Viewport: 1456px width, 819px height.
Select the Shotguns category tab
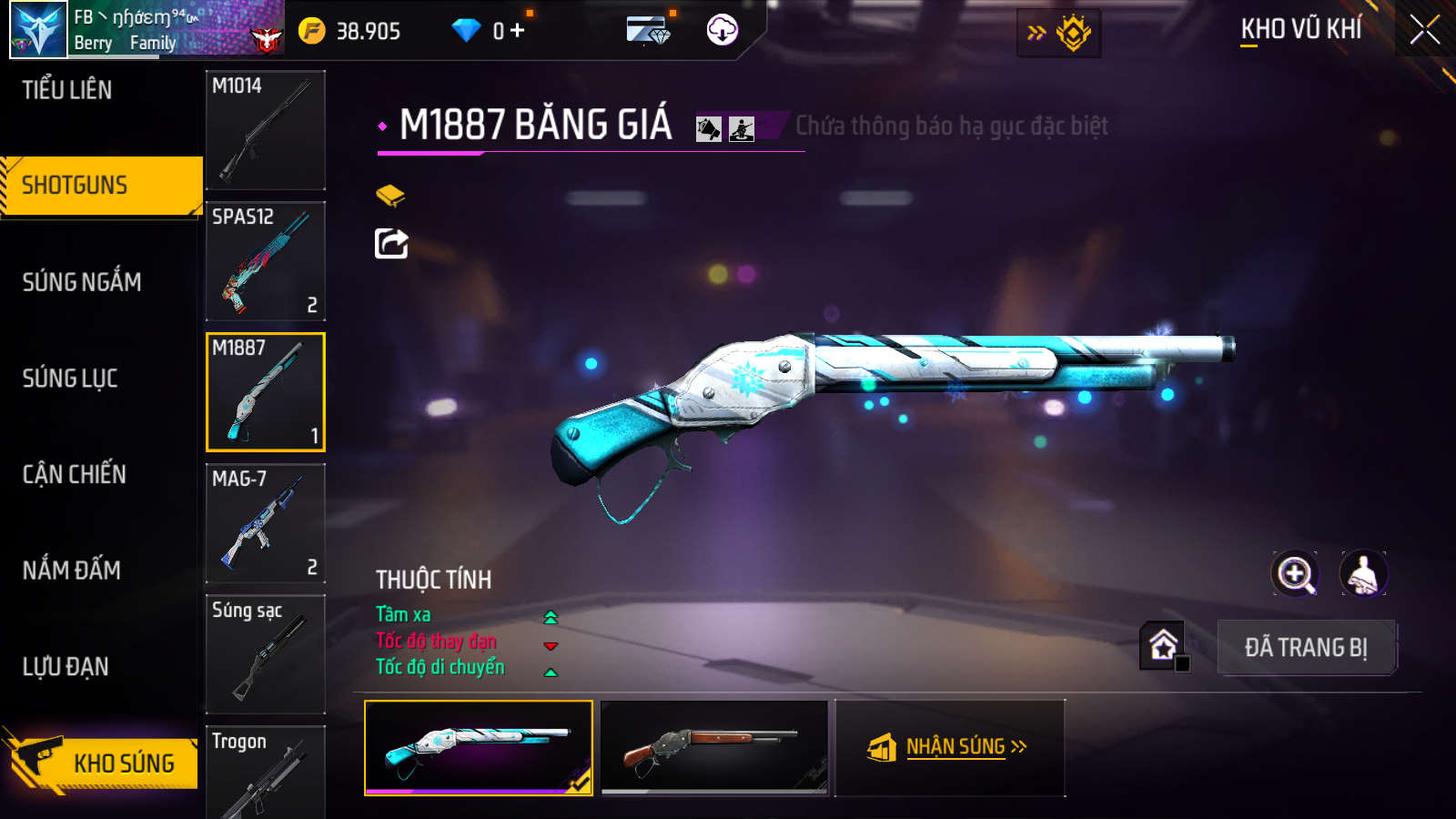[75, 186]
